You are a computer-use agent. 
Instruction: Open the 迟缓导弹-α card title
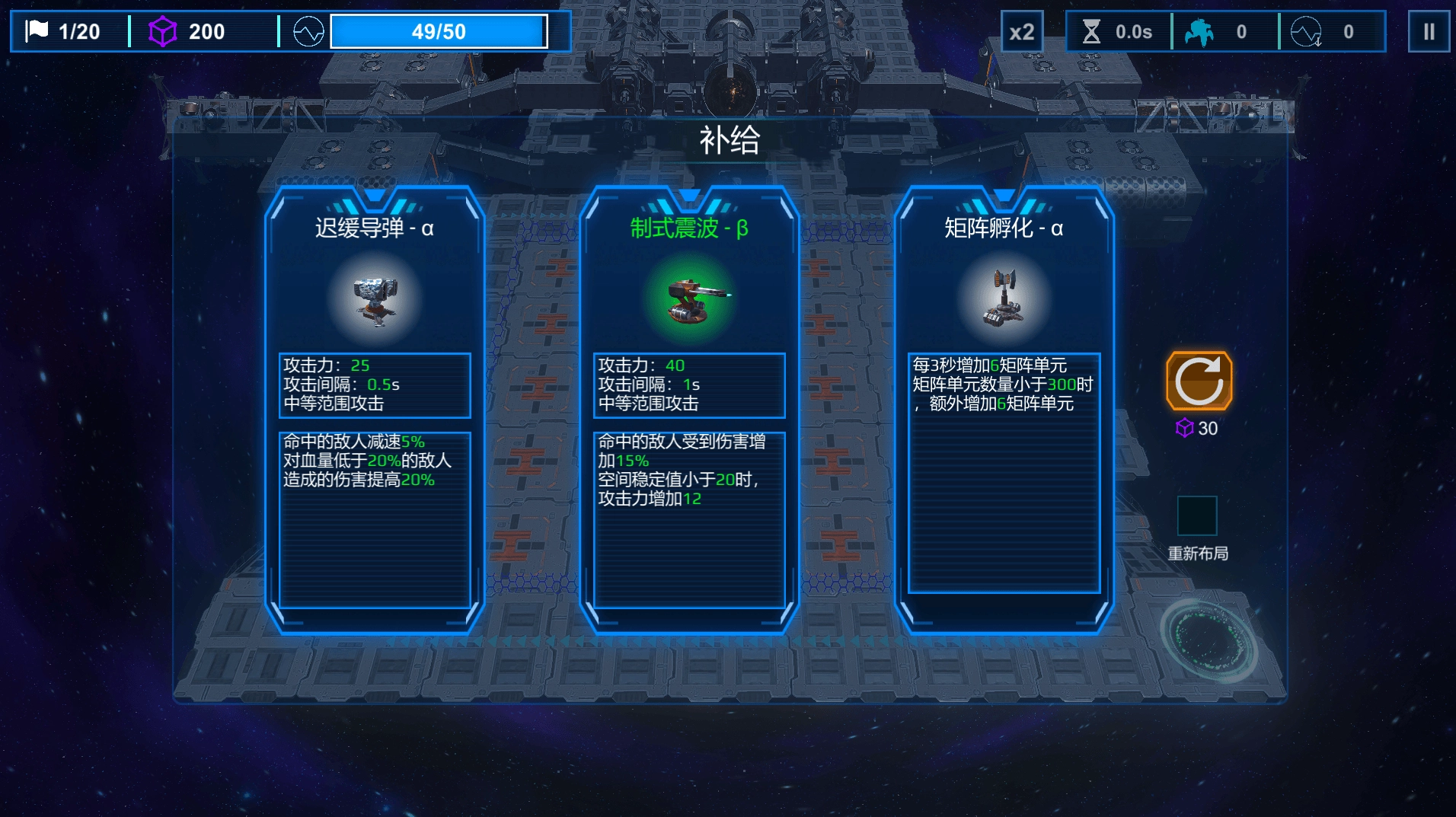point(375,228)
